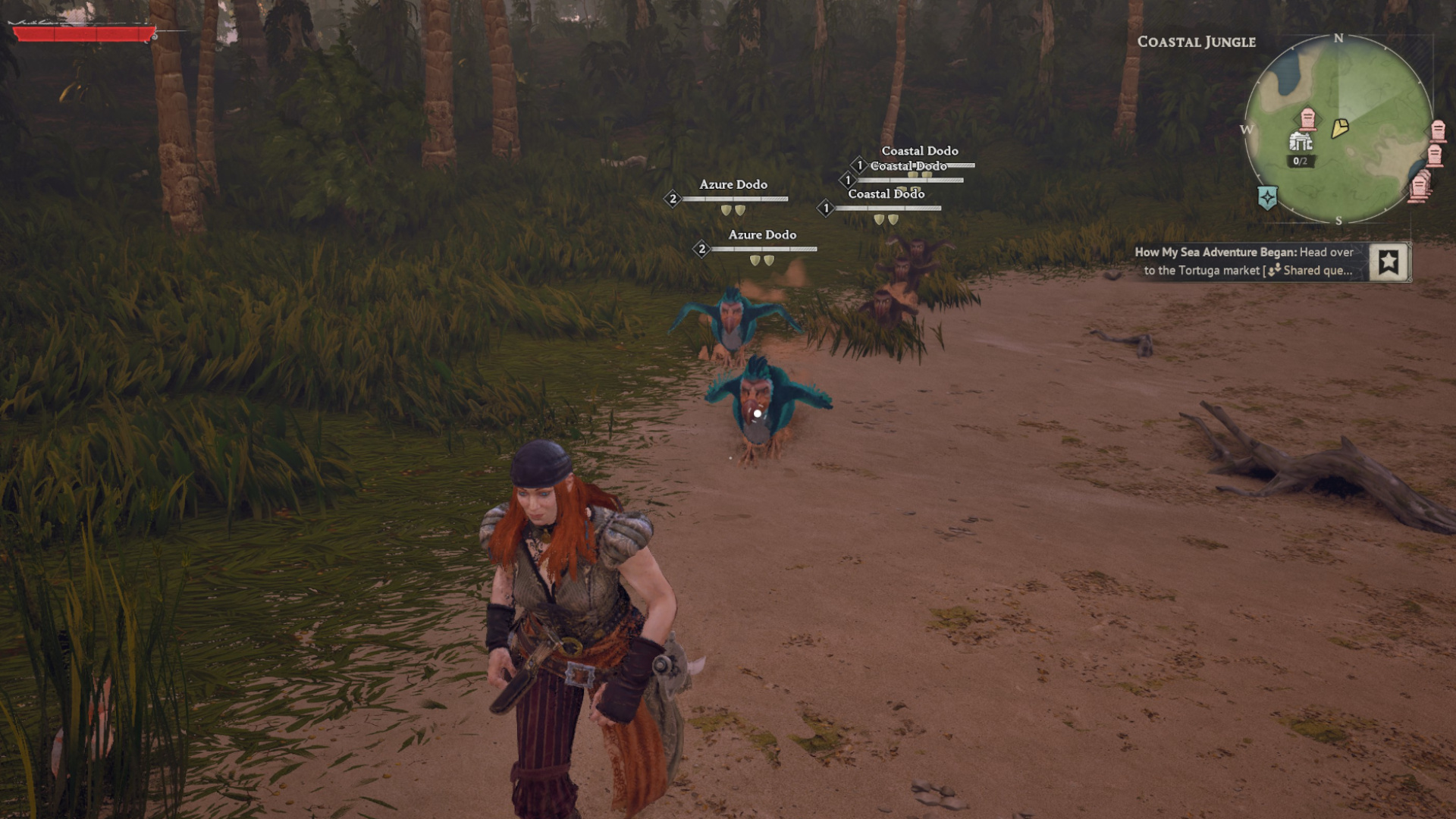
Task: Click the level 2 badge on Azure Dodo's bar
Action: tap(672, 199)
